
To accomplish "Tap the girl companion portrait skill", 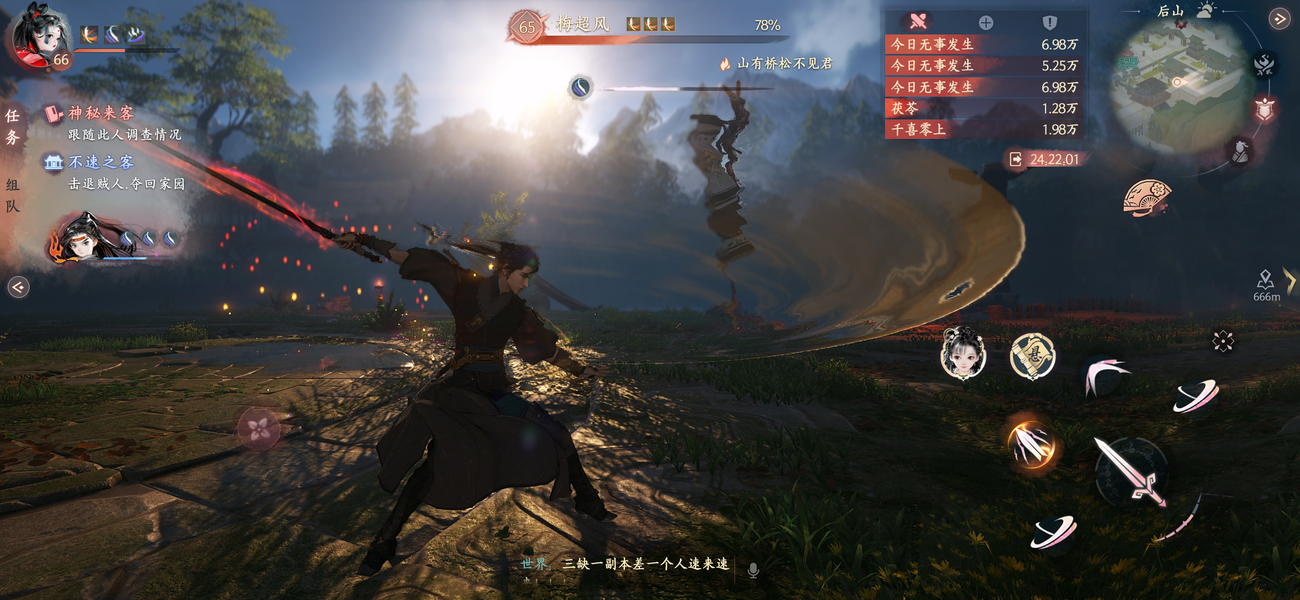I will tap(963, 355).
